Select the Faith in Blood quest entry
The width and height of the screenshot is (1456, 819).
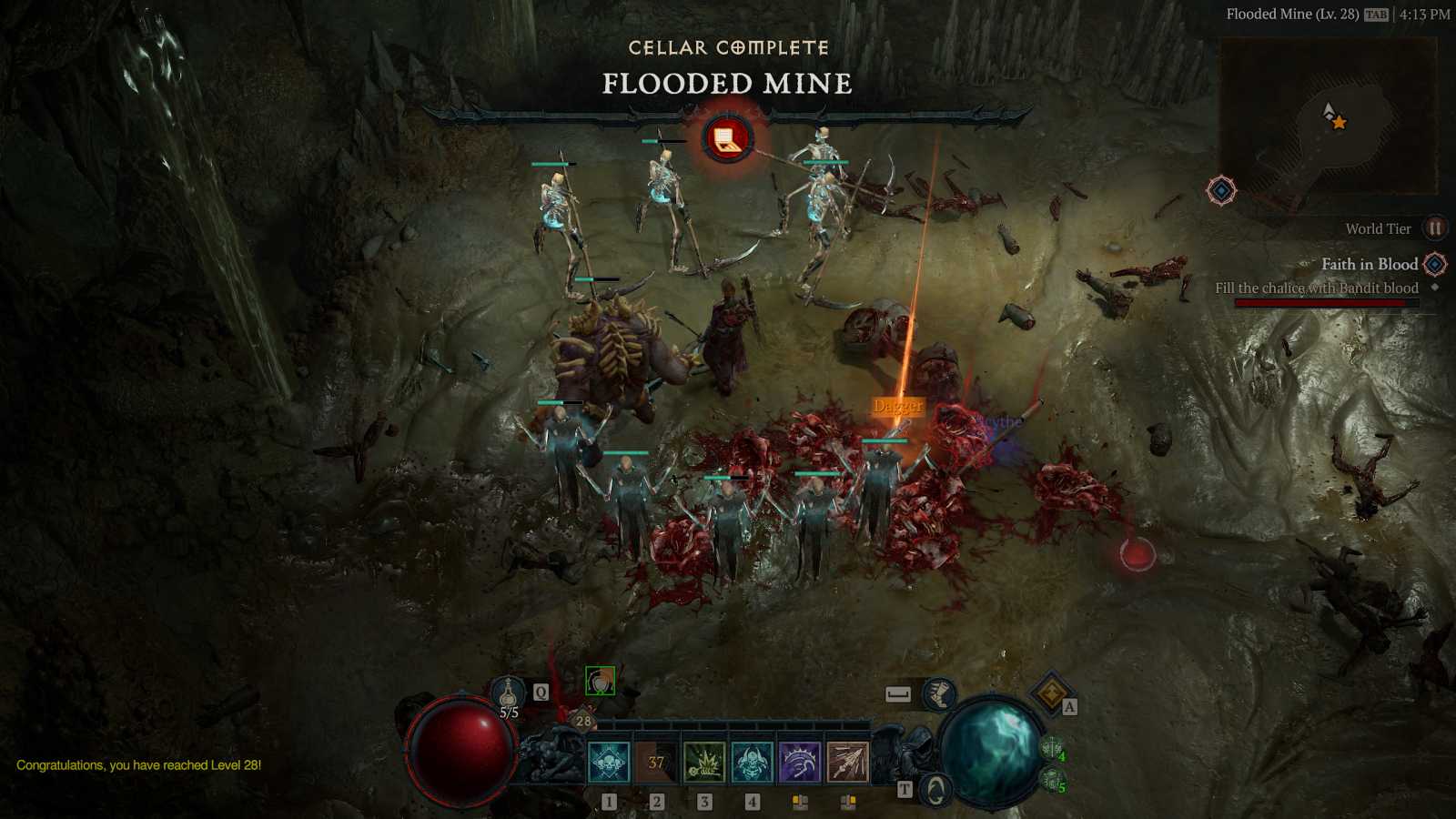point(1370,264)
